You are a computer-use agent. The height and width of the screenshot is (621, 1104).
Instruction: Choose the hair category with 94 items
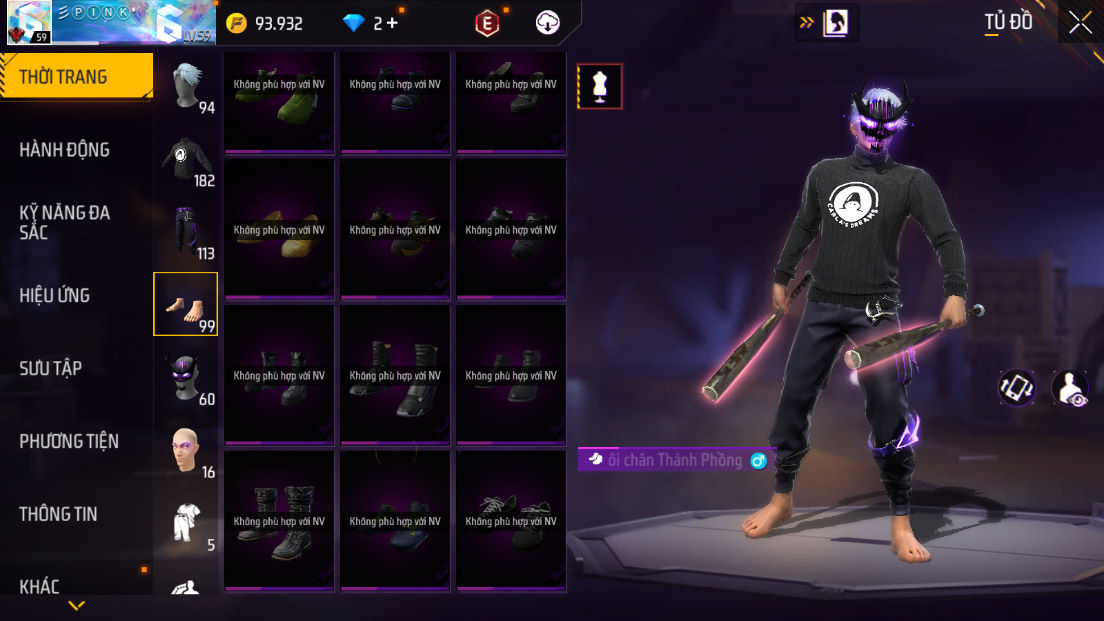pyautogui.click(x=186, y=87)
